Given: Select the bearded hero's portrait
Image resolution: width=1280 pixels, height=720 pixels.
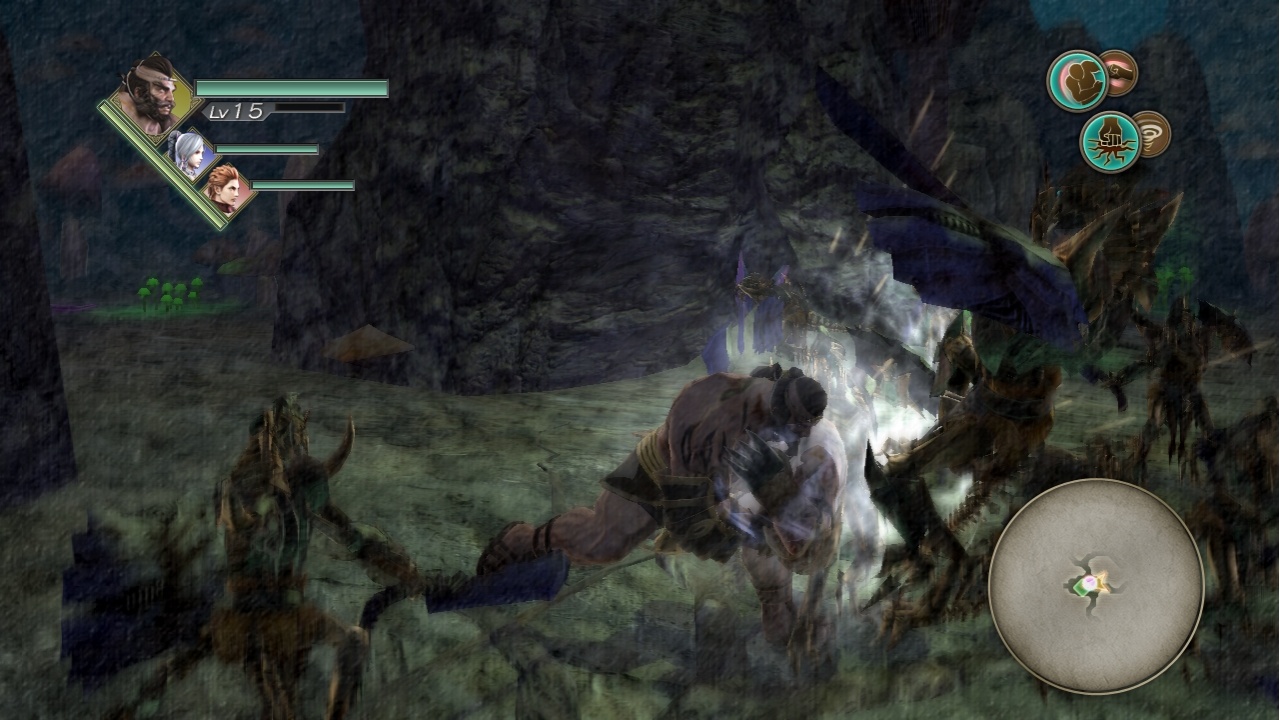Looking at the screenshot, I should [150, 96].
